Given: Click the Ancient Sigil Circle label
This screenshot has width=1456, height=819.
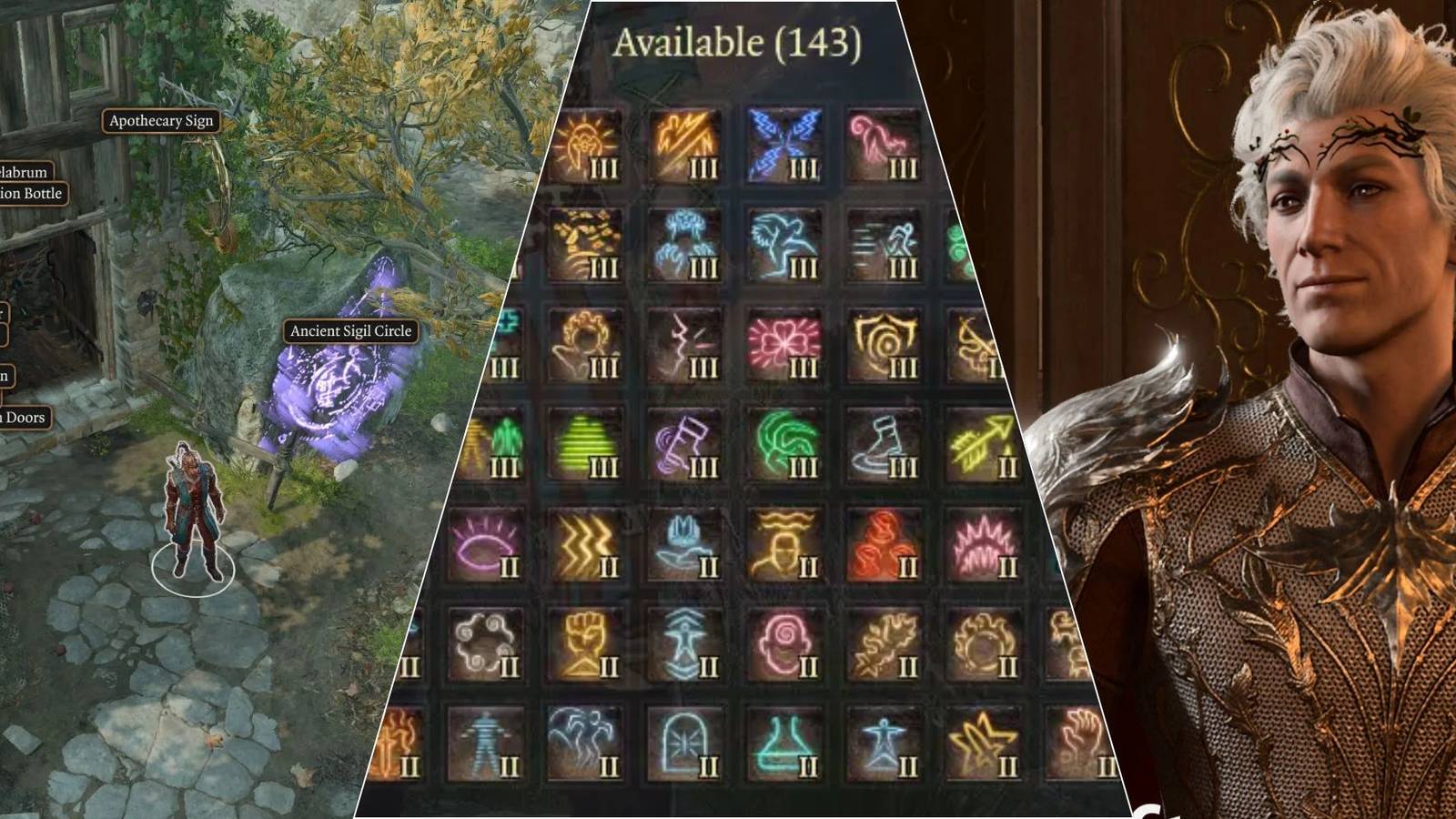Looking at the screenshot, I should point(350,331).
